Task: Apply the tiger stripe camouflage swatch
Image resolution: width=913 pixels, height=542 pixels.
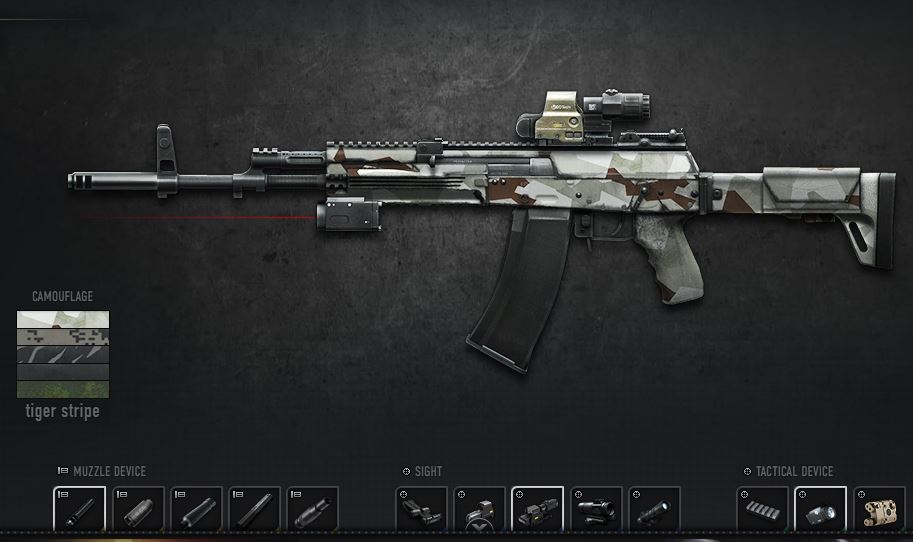Action: coord(62,354)
